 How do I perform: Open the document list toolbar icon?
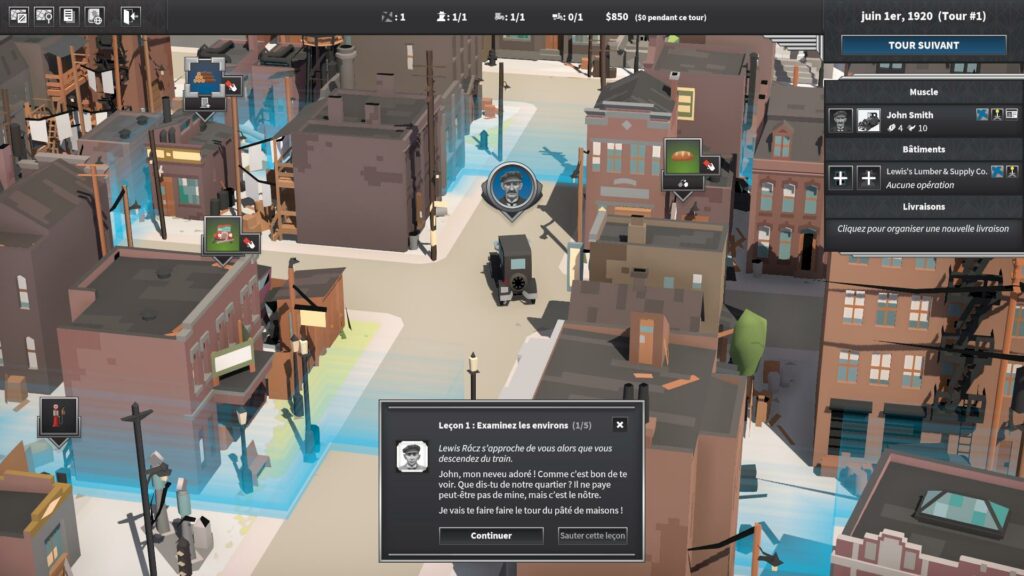pos(69,16)
